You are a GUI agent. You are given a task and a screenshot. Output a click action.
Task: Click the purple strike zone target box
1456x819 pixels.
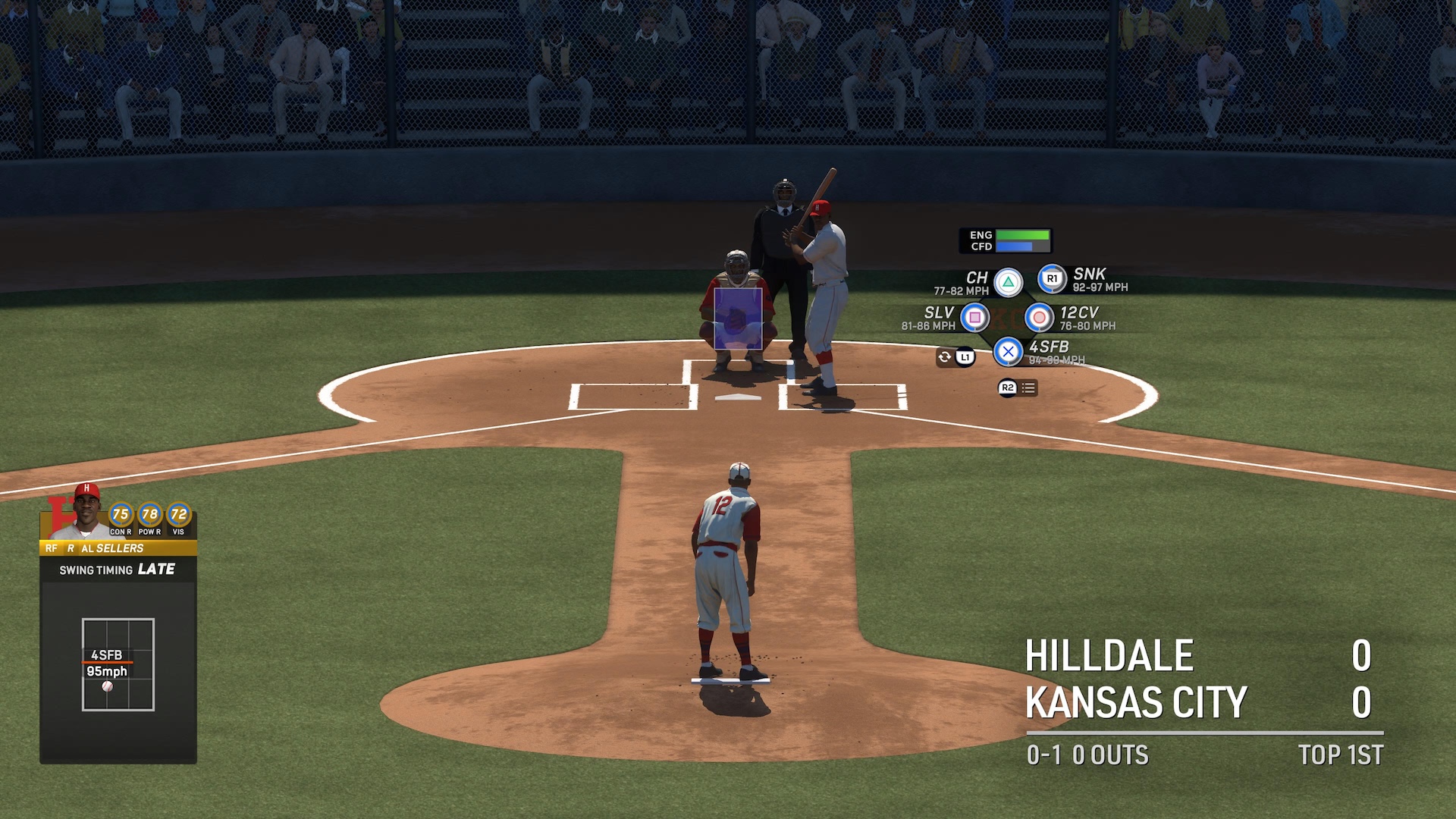coord(737,318)
